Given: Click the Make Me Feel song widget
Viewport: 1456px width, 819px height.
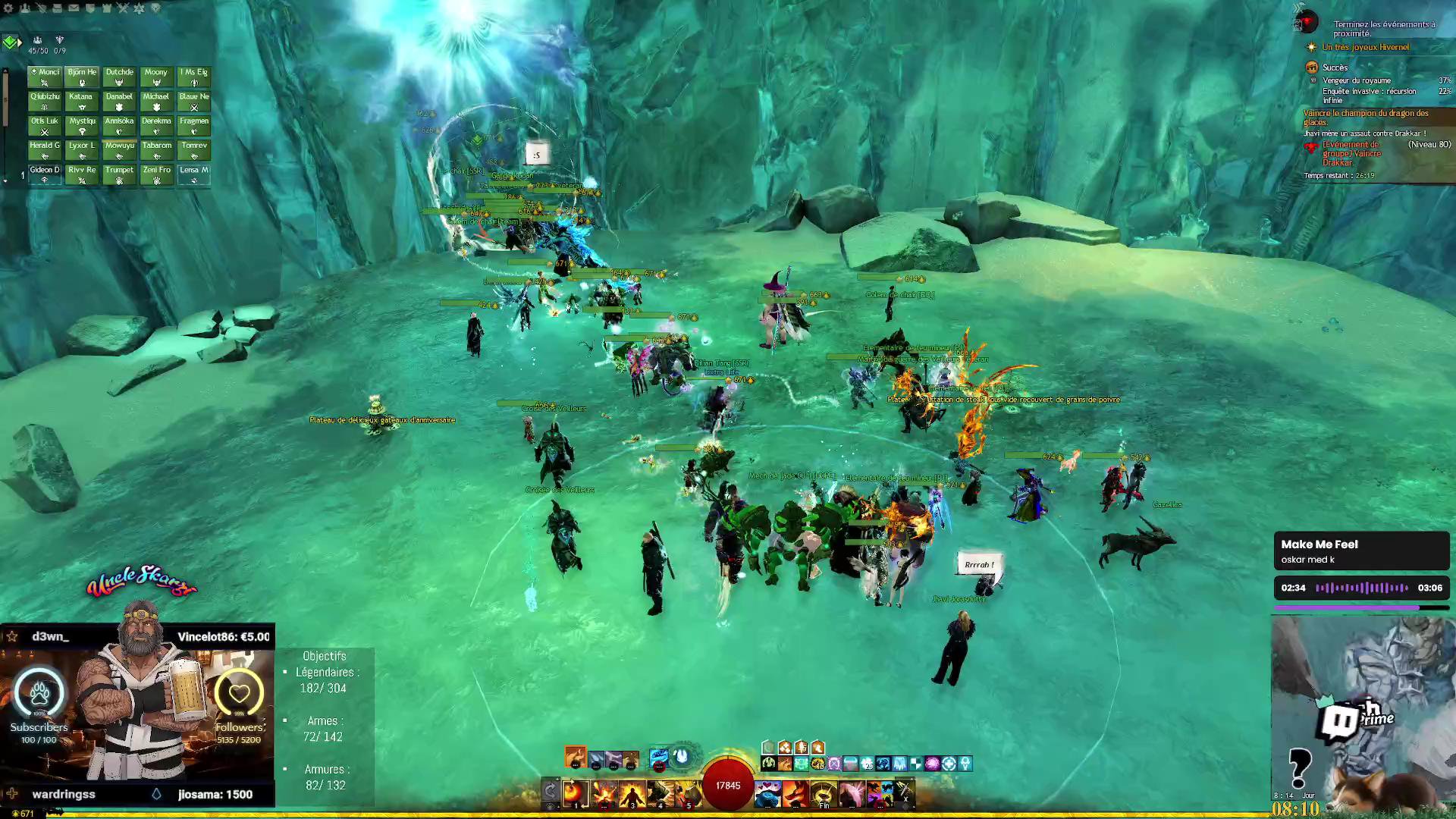Looking at the screenshot, I should (x=1361, y=551).
